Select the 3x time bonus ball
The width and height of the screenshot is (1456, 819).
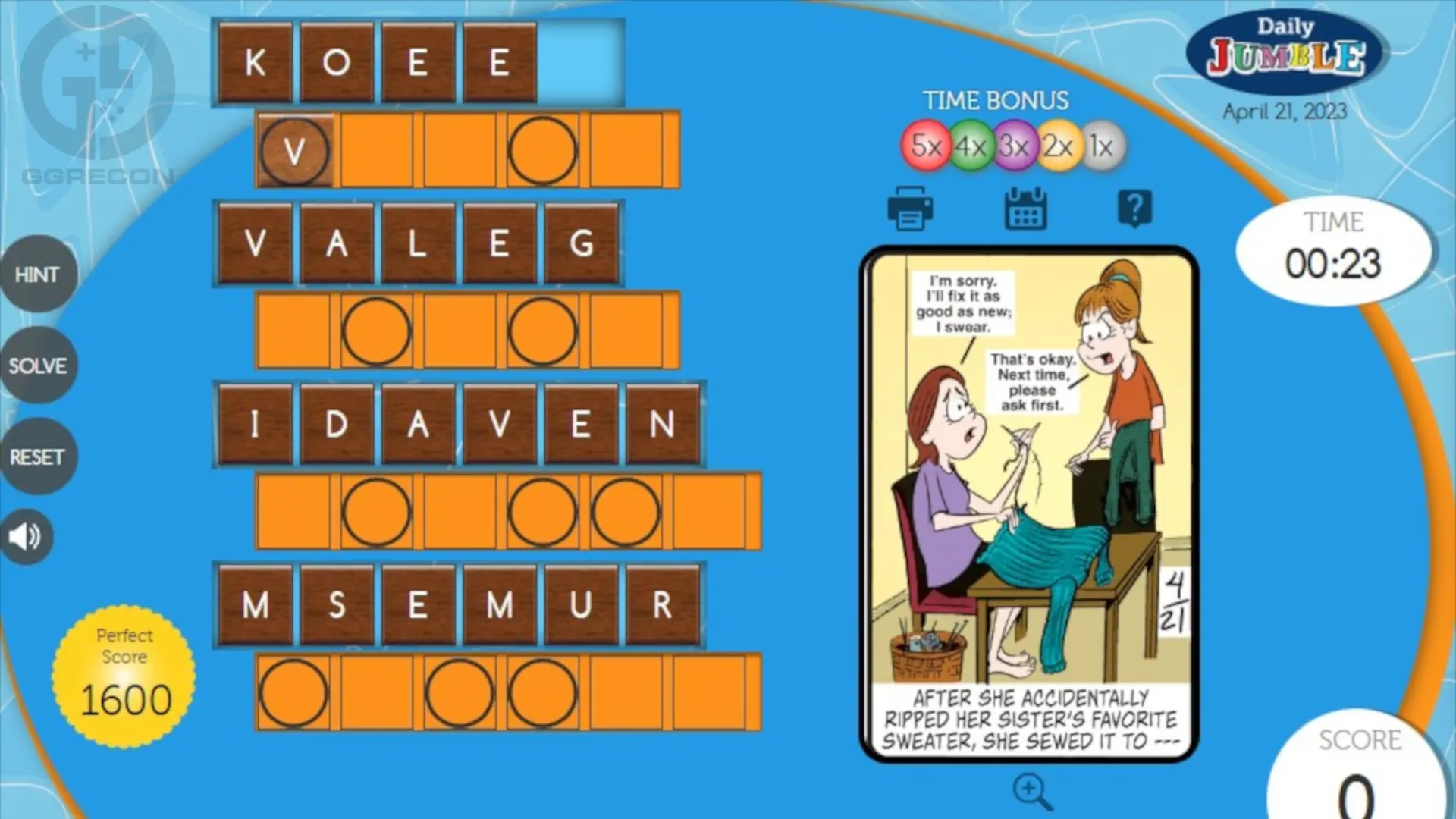[1014, 146]
